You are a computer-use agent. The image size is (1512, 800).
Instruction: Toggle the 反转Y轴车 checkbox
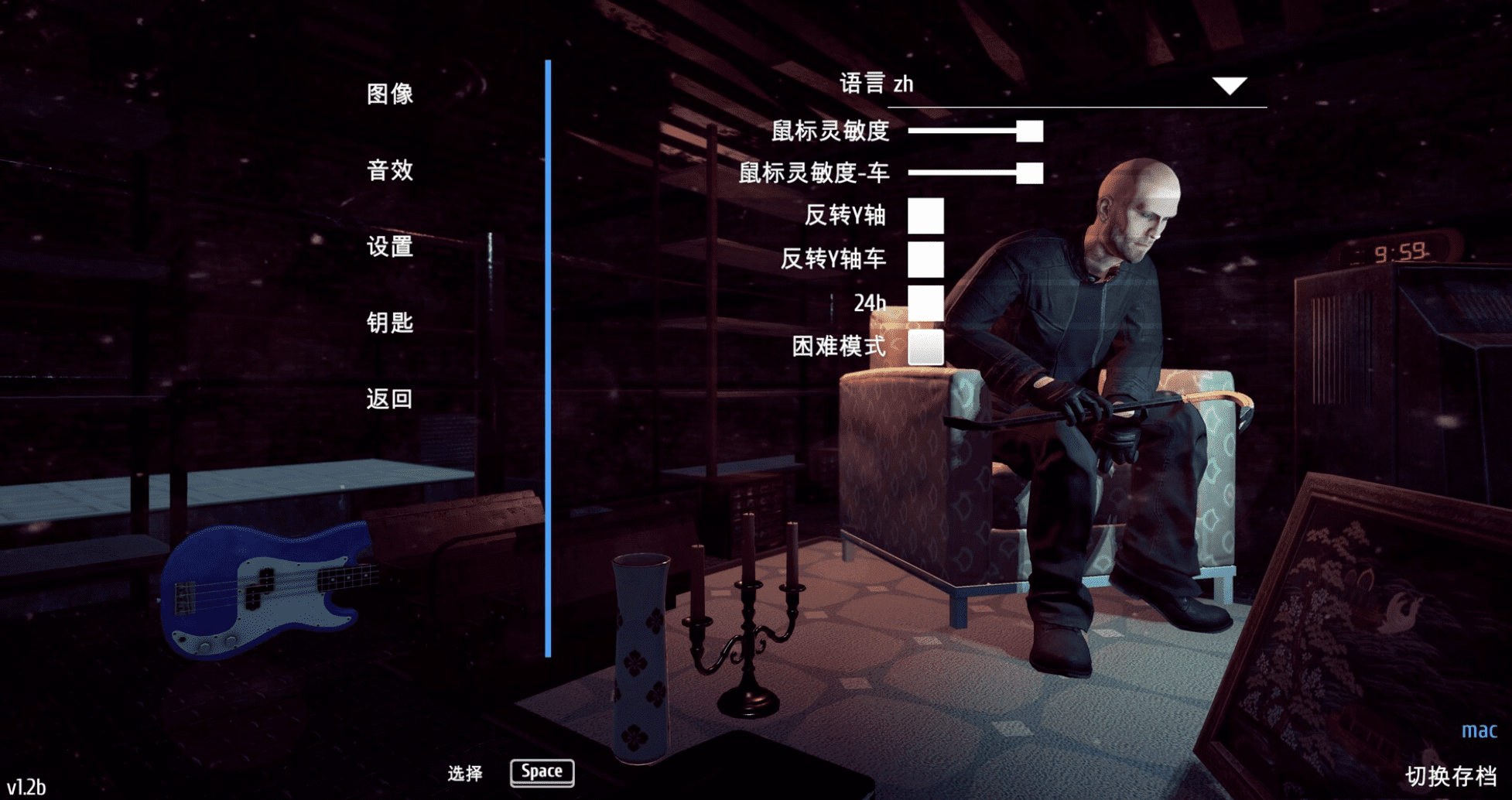(925, 258)
